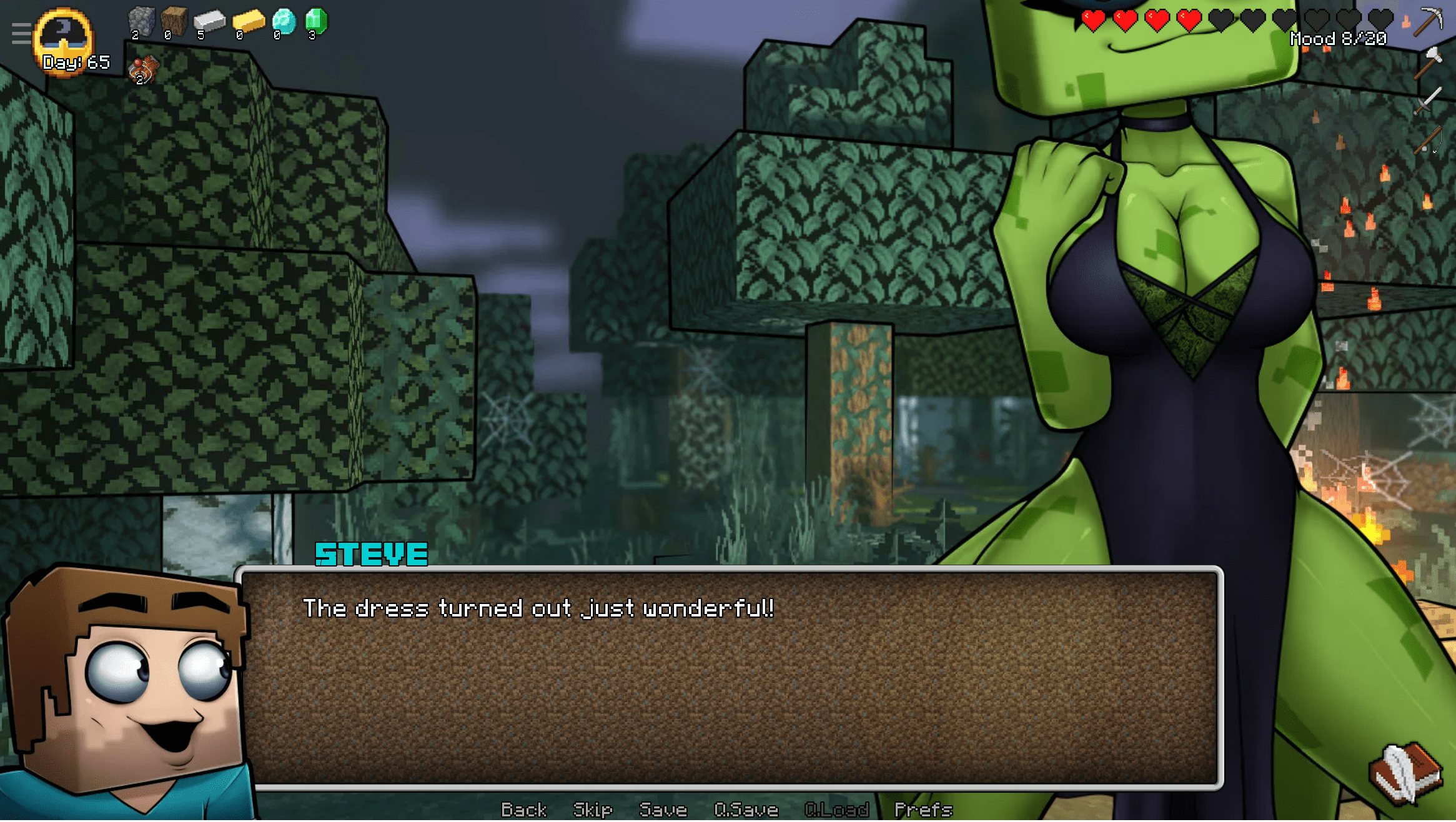
Task: Select the wood block resource
Action: [174, 22]
